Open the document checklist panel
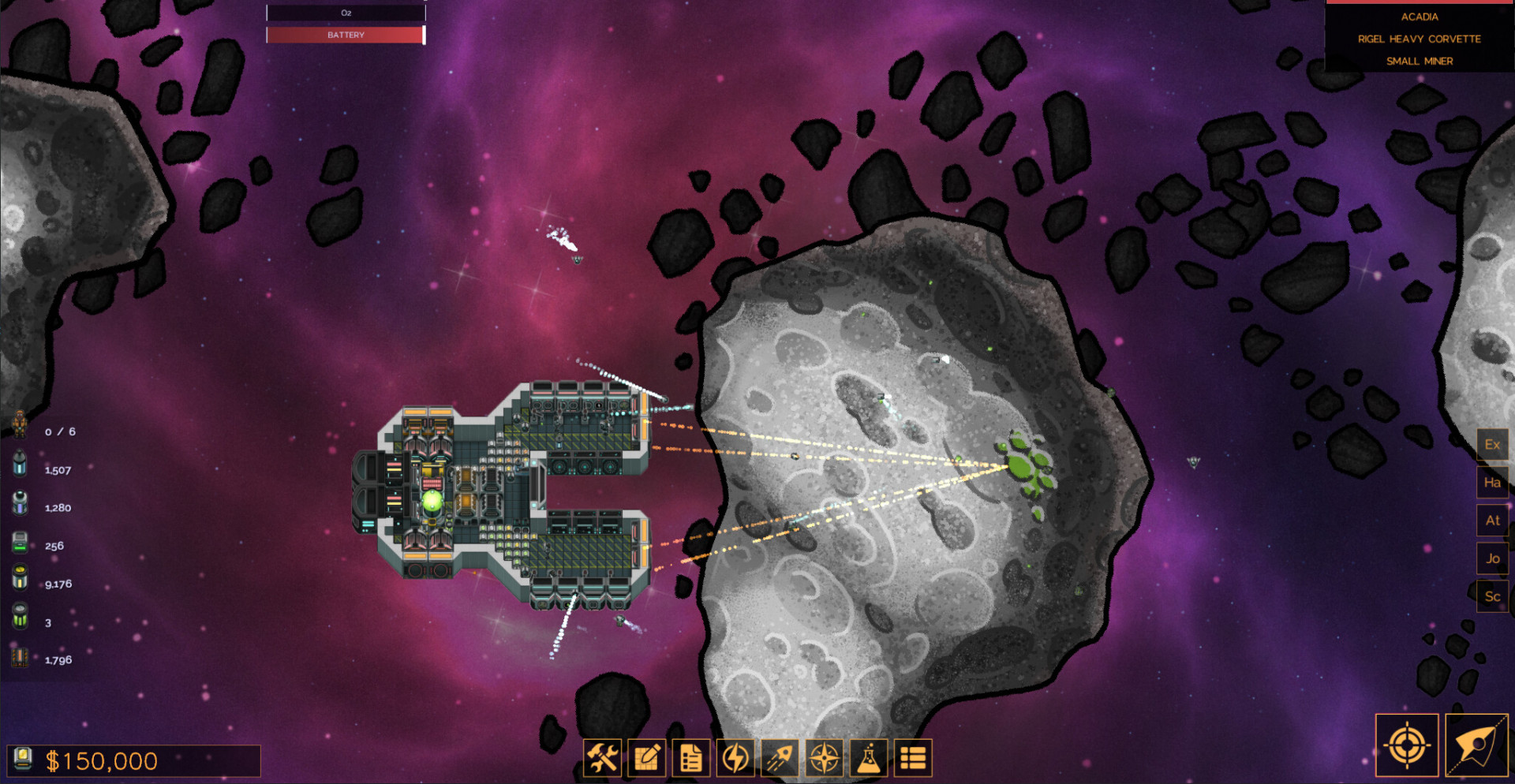The image size is (1515, 784). pos(691,759)
